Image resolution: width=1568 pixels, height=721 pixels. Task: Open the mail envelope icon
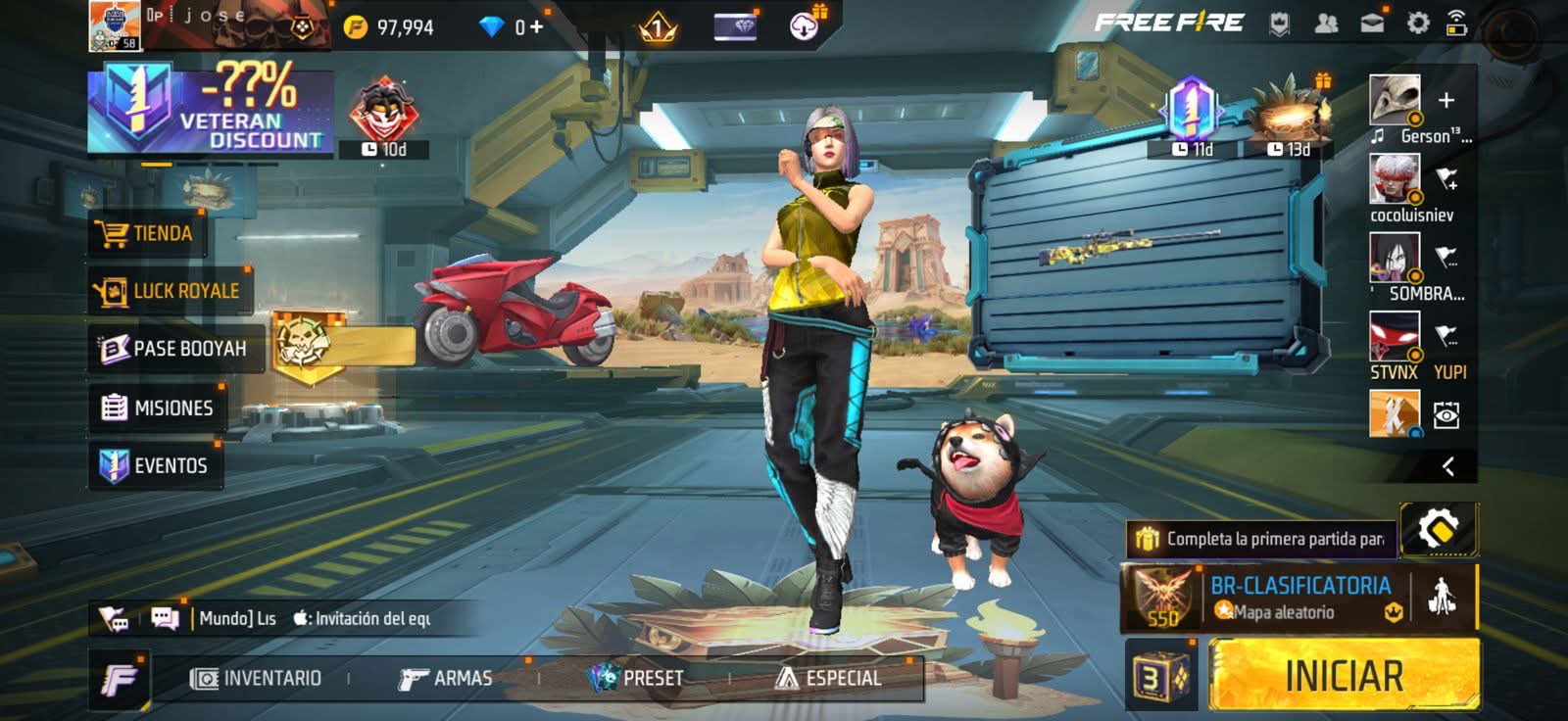click(x=1372, y=24)
